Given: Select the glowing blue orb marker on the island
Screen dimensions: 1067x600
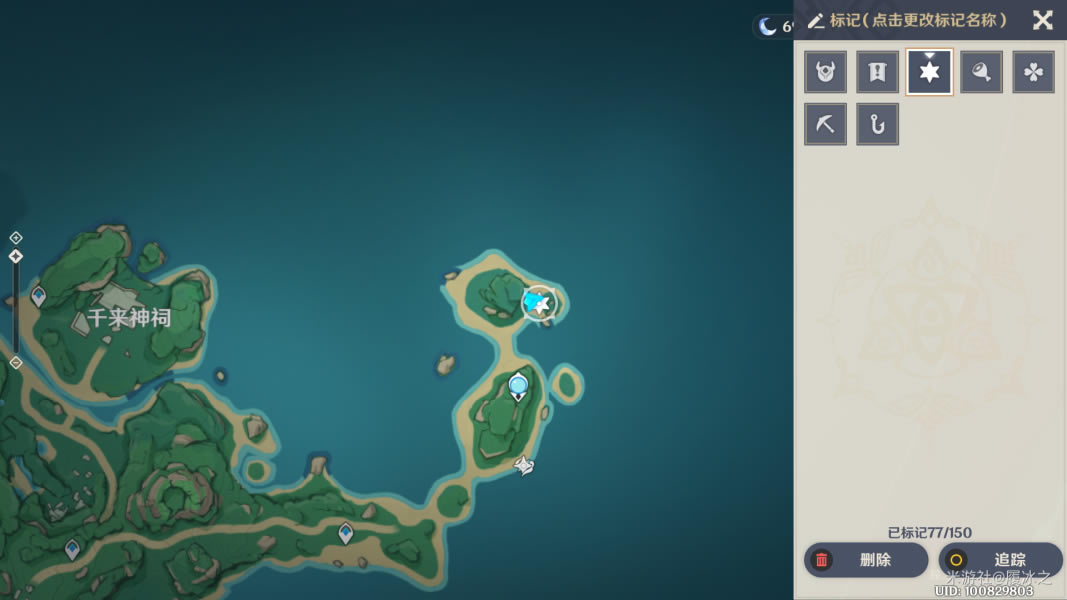Looking at the screenshot, I should click(518, 385).
